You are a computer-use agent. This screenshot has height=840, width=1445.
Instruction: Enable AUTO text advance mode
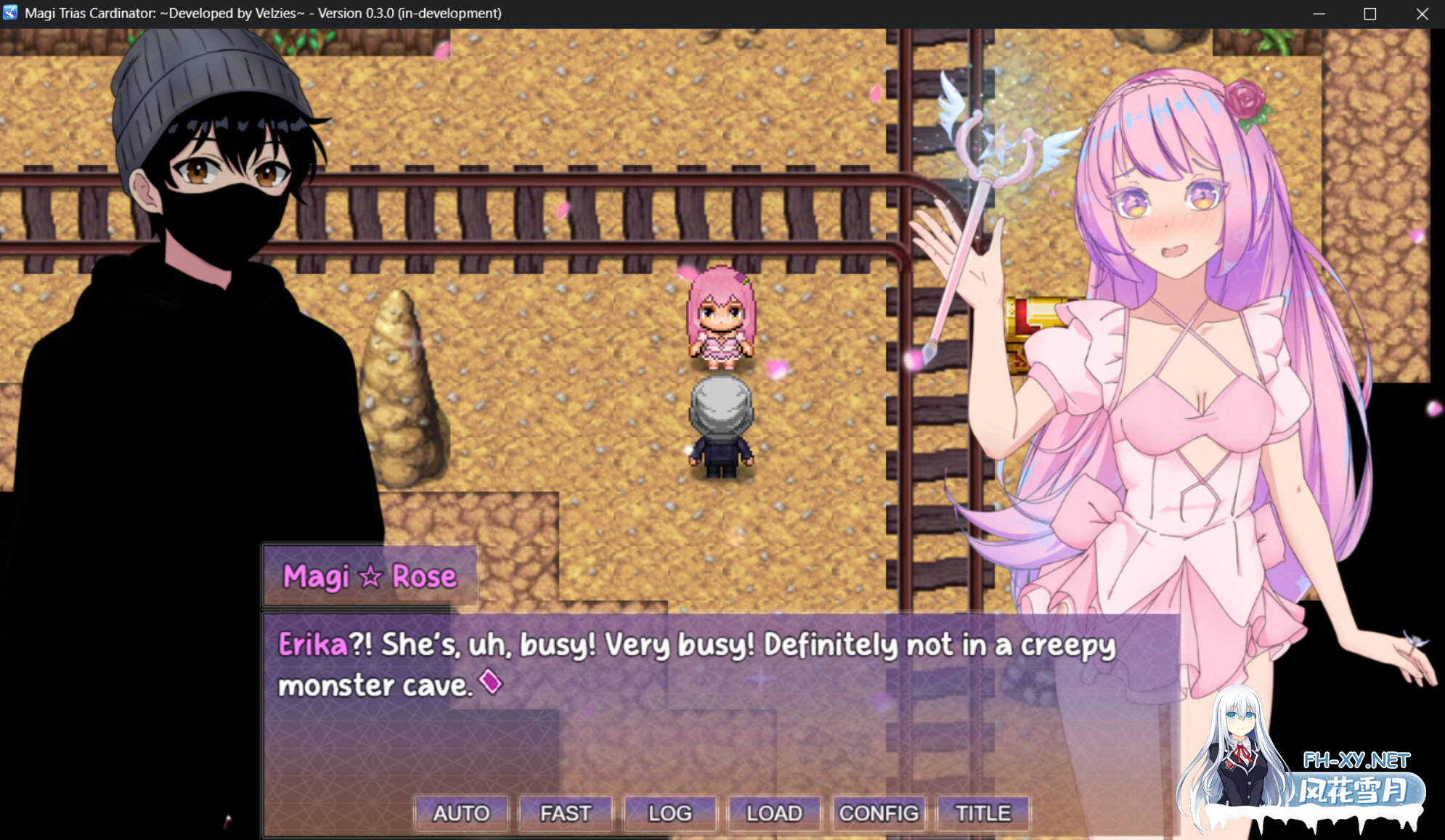462,813
